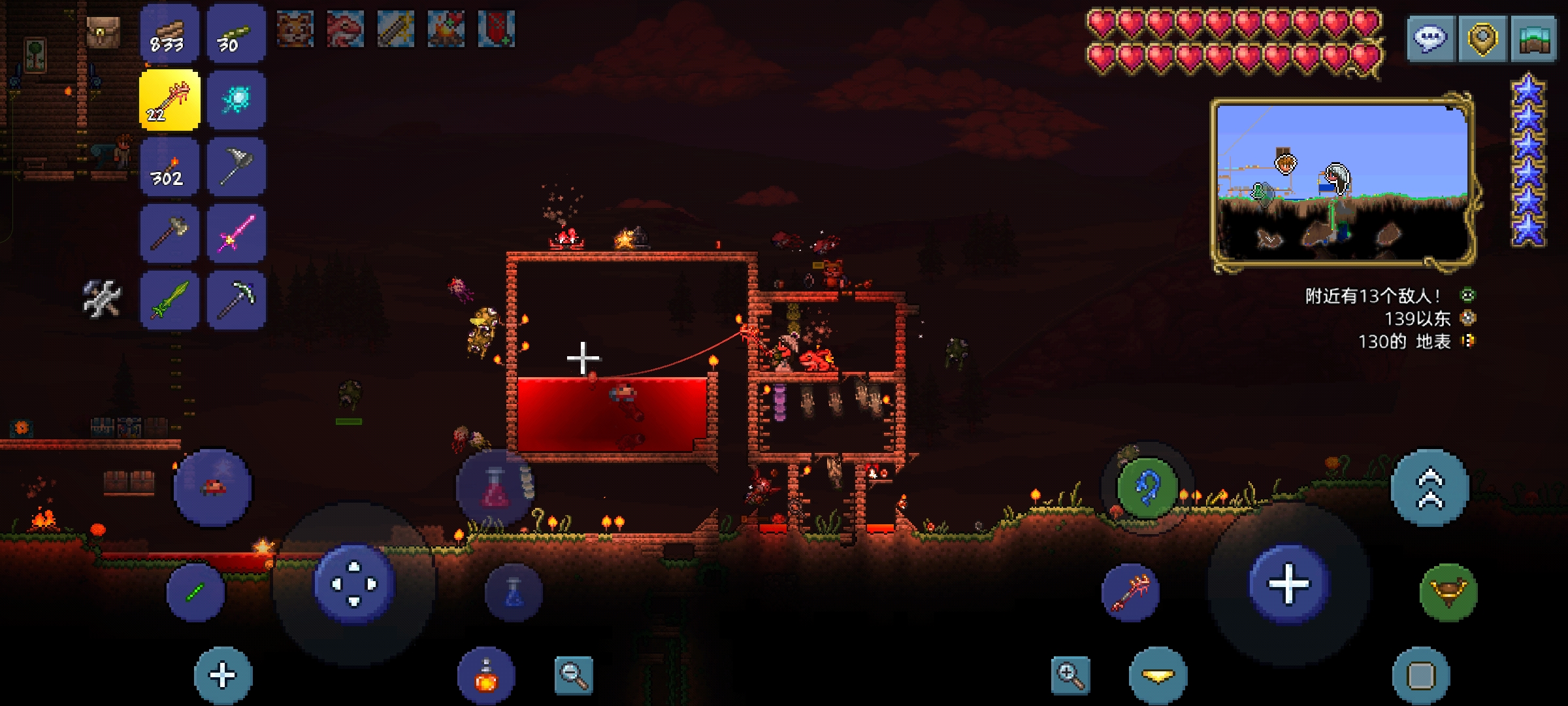This screenshot has width=1568, height=706.
Task: Select the green leaf sword slot
Action: click(x=169, y=300)
